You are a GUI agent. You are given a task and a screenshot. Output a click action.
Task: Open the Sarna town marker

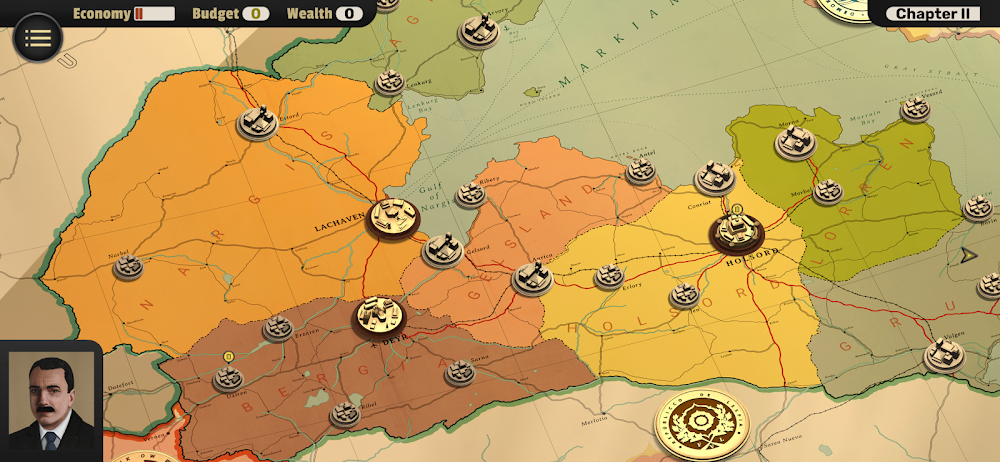tap(459, 371)
